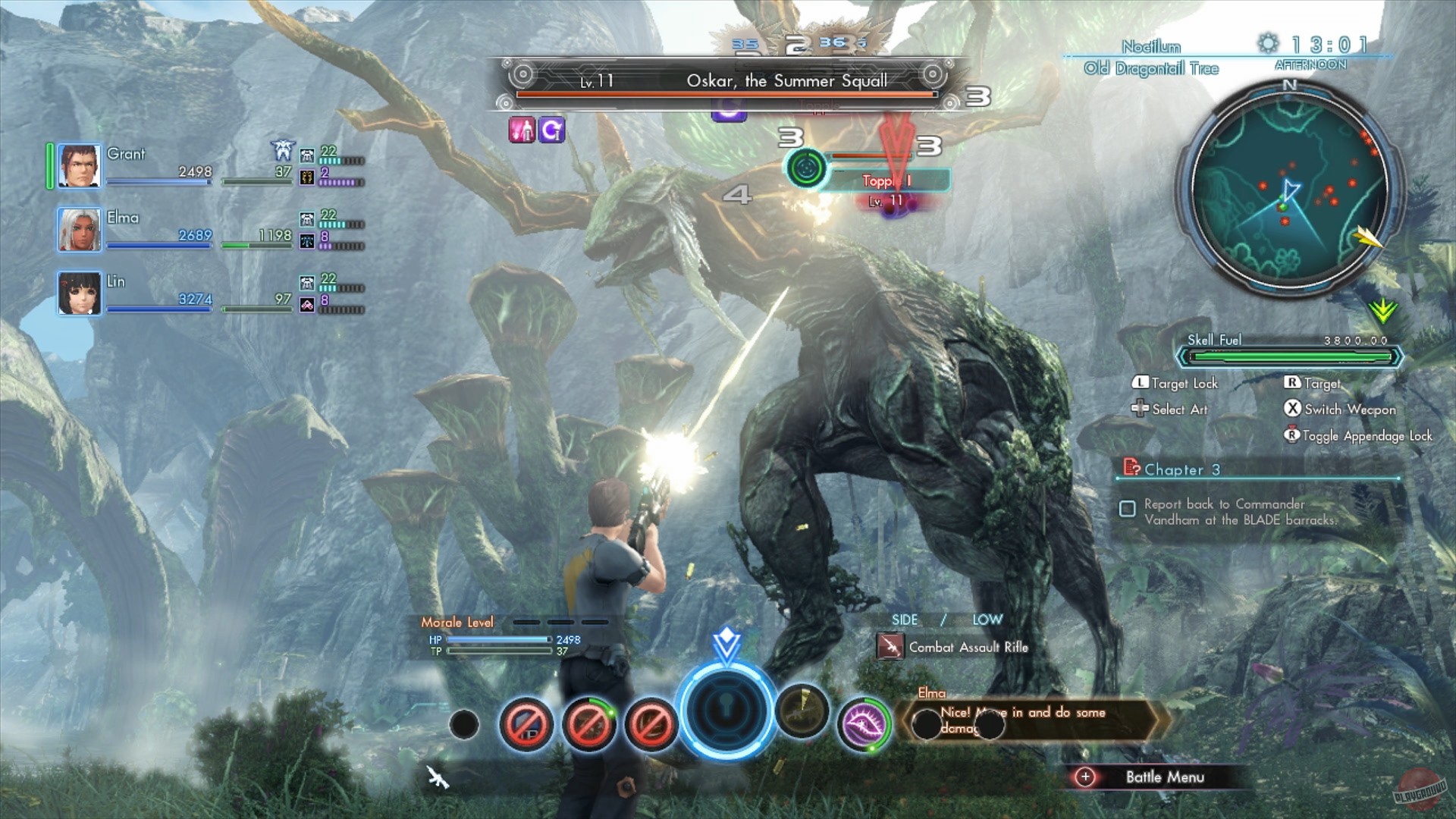Select the purple eye debuff art
The width and height of the screenshot is (1456, 819).
(864, 723)
